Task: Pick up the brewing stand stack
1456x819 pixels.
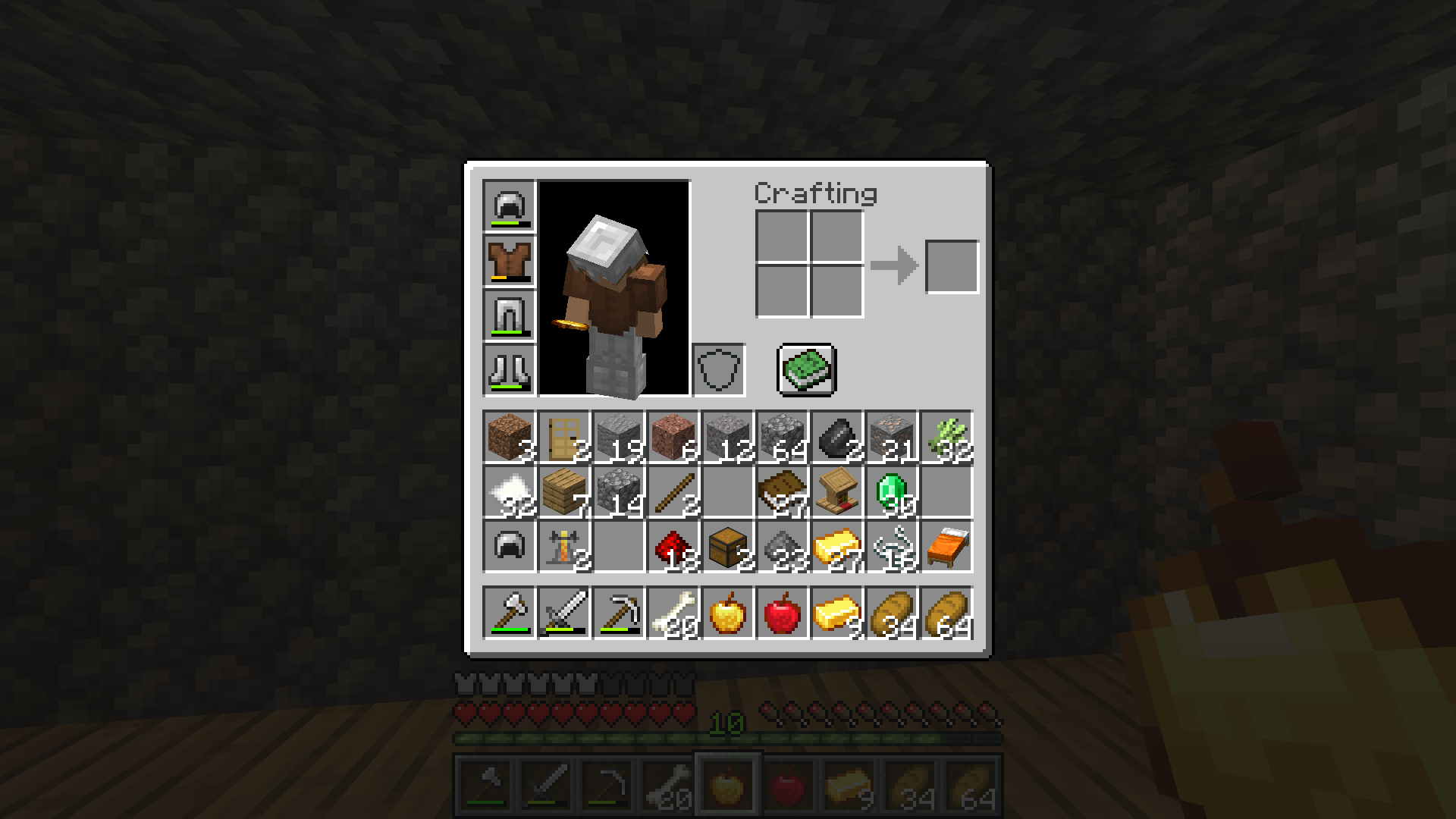Action: pos(563,547)
